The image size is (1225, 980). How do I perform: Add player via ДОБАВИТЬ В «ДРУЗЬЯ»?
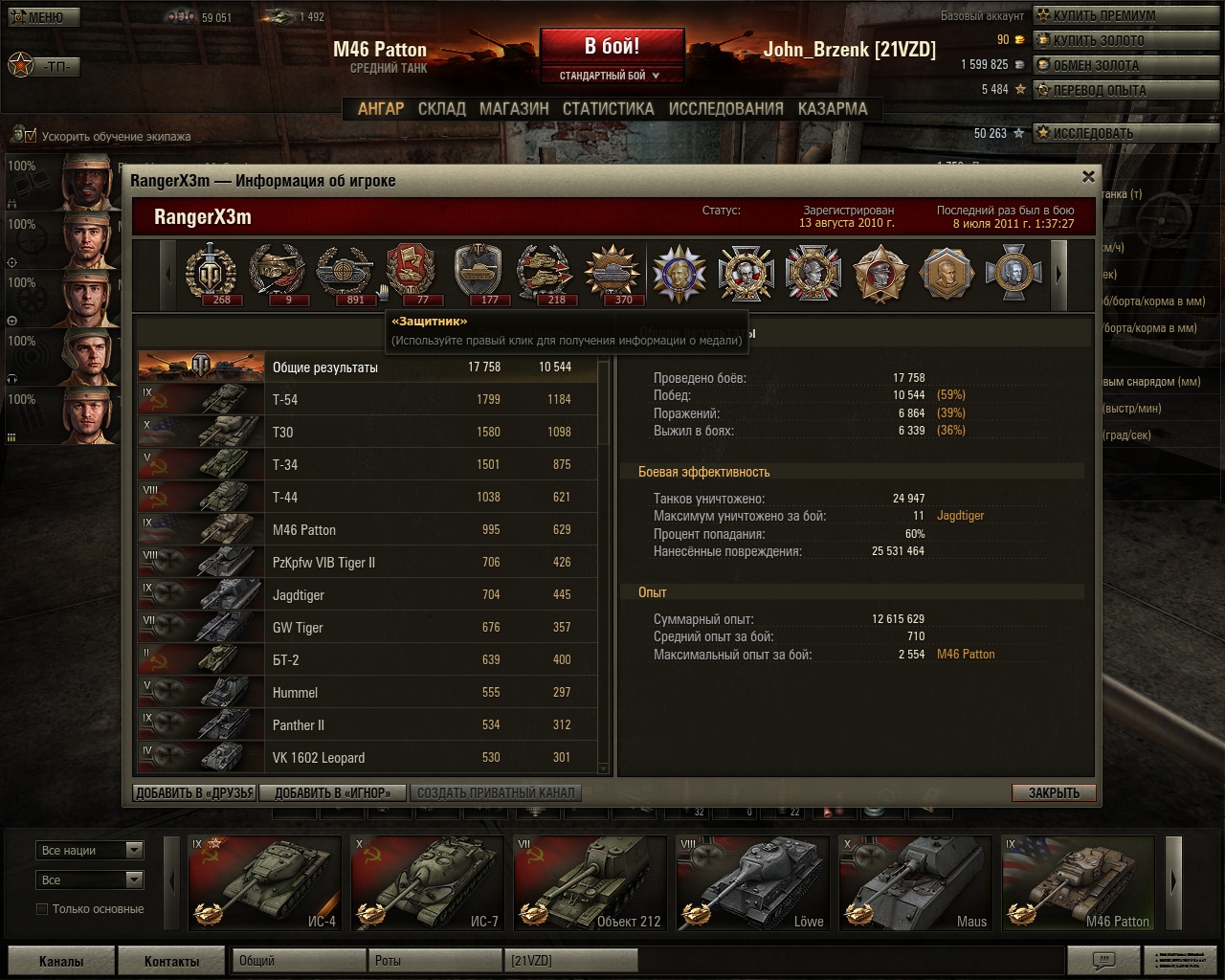pyautogui.click(x=194, y=792)
